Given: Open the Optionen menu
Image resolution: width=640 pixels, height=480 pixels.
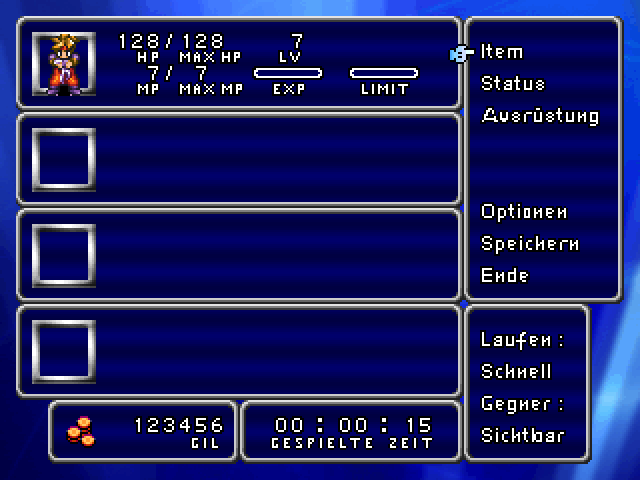Looking at the screenshot, I should [x=524, y=212].
